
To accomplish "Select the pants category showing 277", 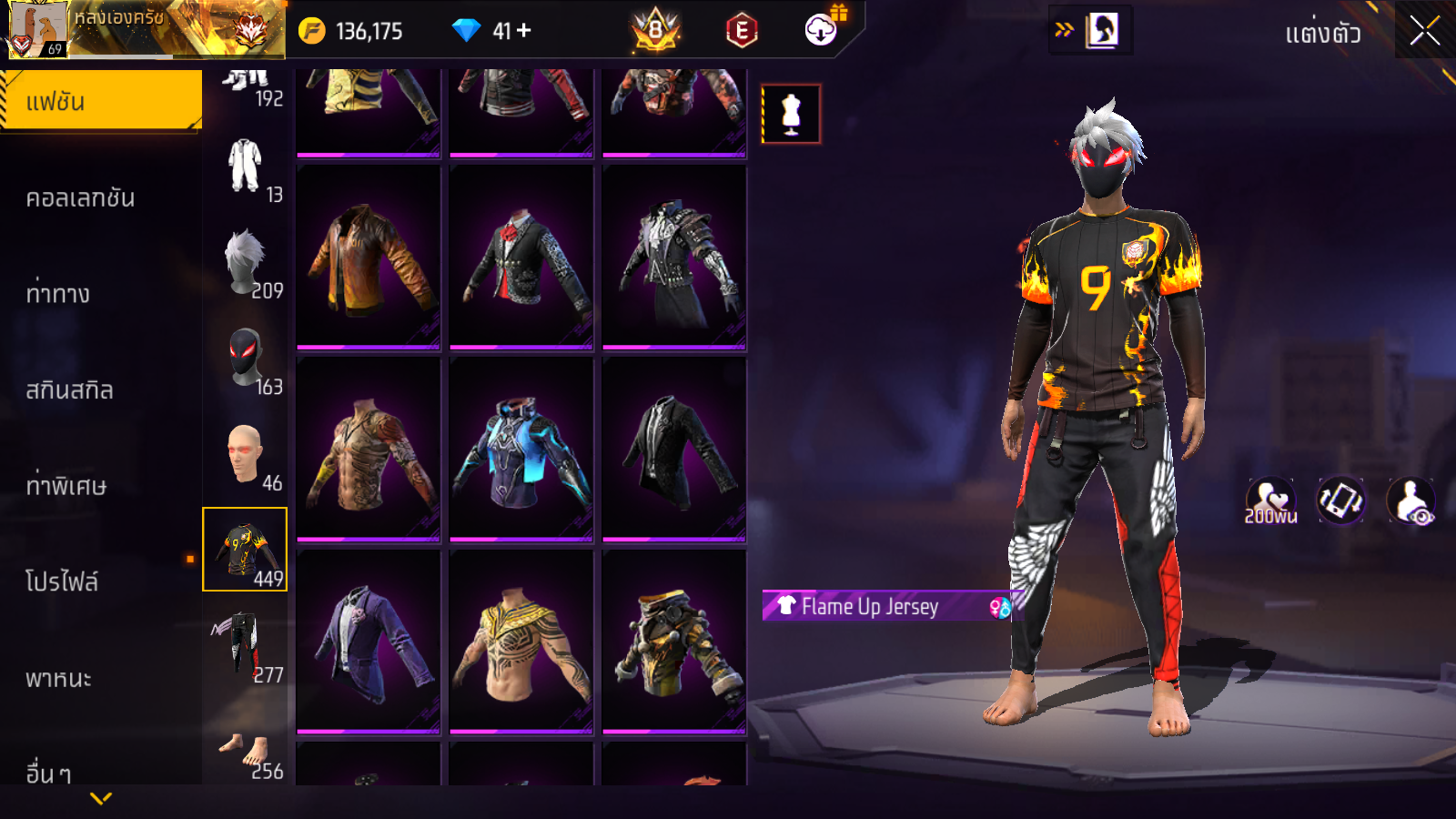I will [x=245, y=646].
